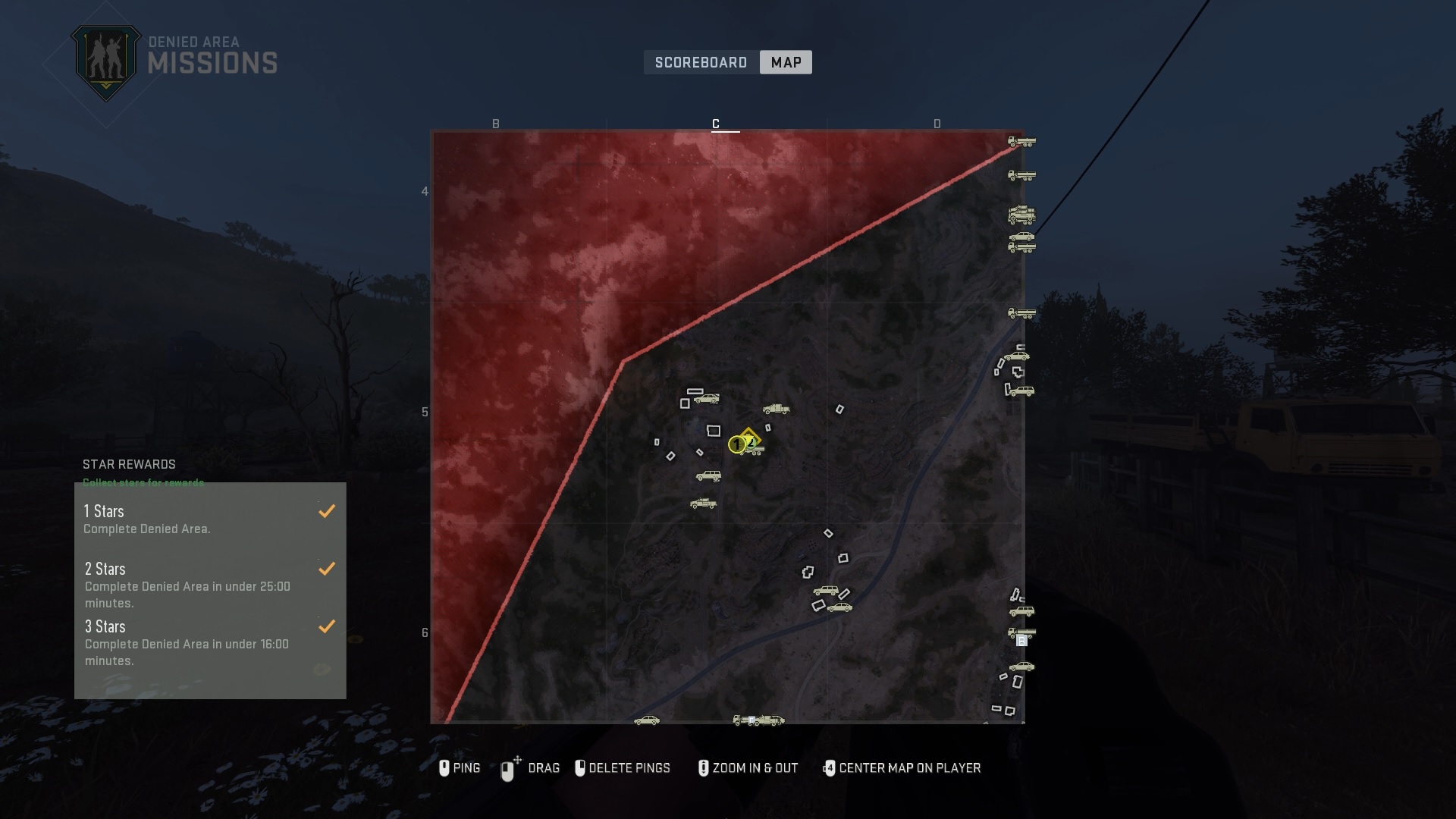The width and height of the screenshot is (1456, 819).
Task: Select the Map tab
Action: click(786, 62)
